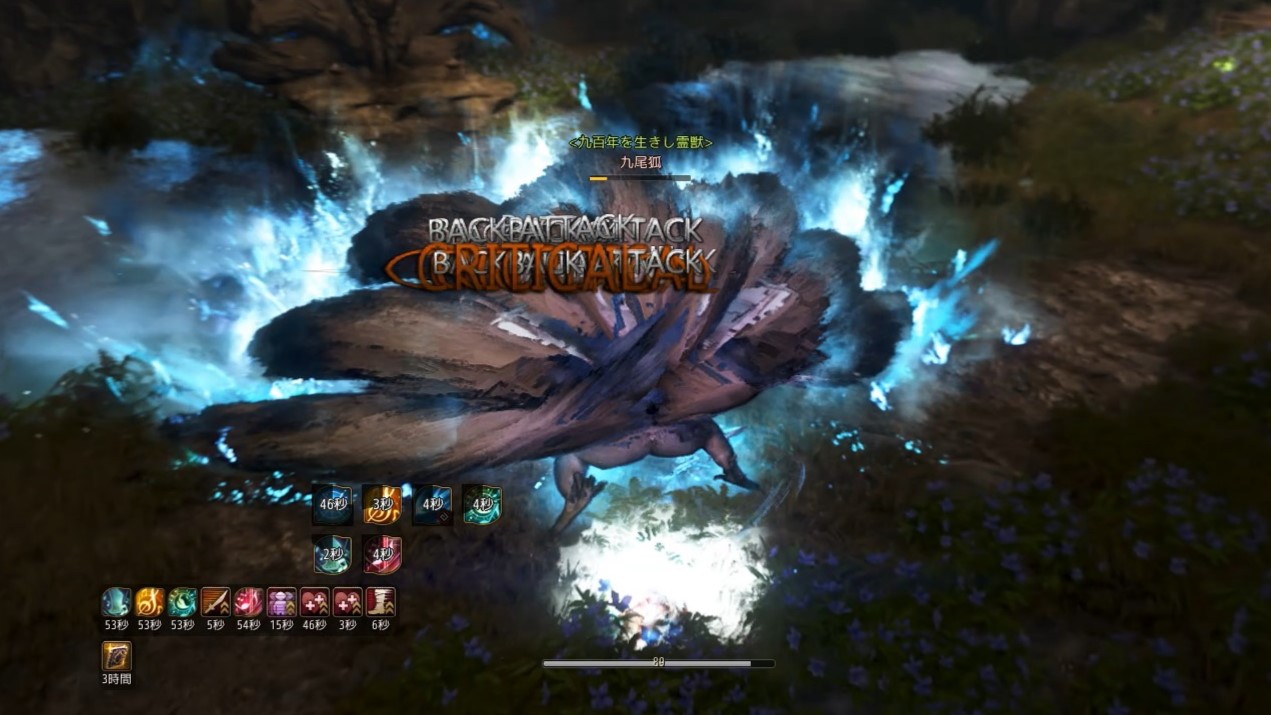Click the orange swirl skill on cooldown
1271x715 pixels.
pyautogui.click(x=382, y=505)
